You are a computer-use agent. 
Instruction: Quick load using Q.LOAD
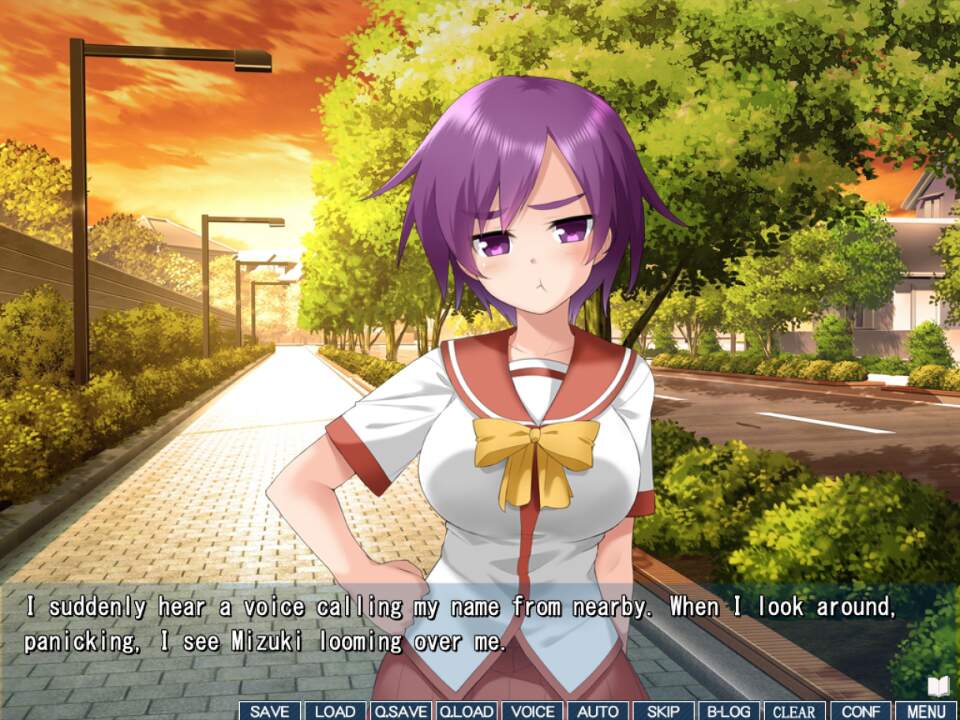coord(466,711)
